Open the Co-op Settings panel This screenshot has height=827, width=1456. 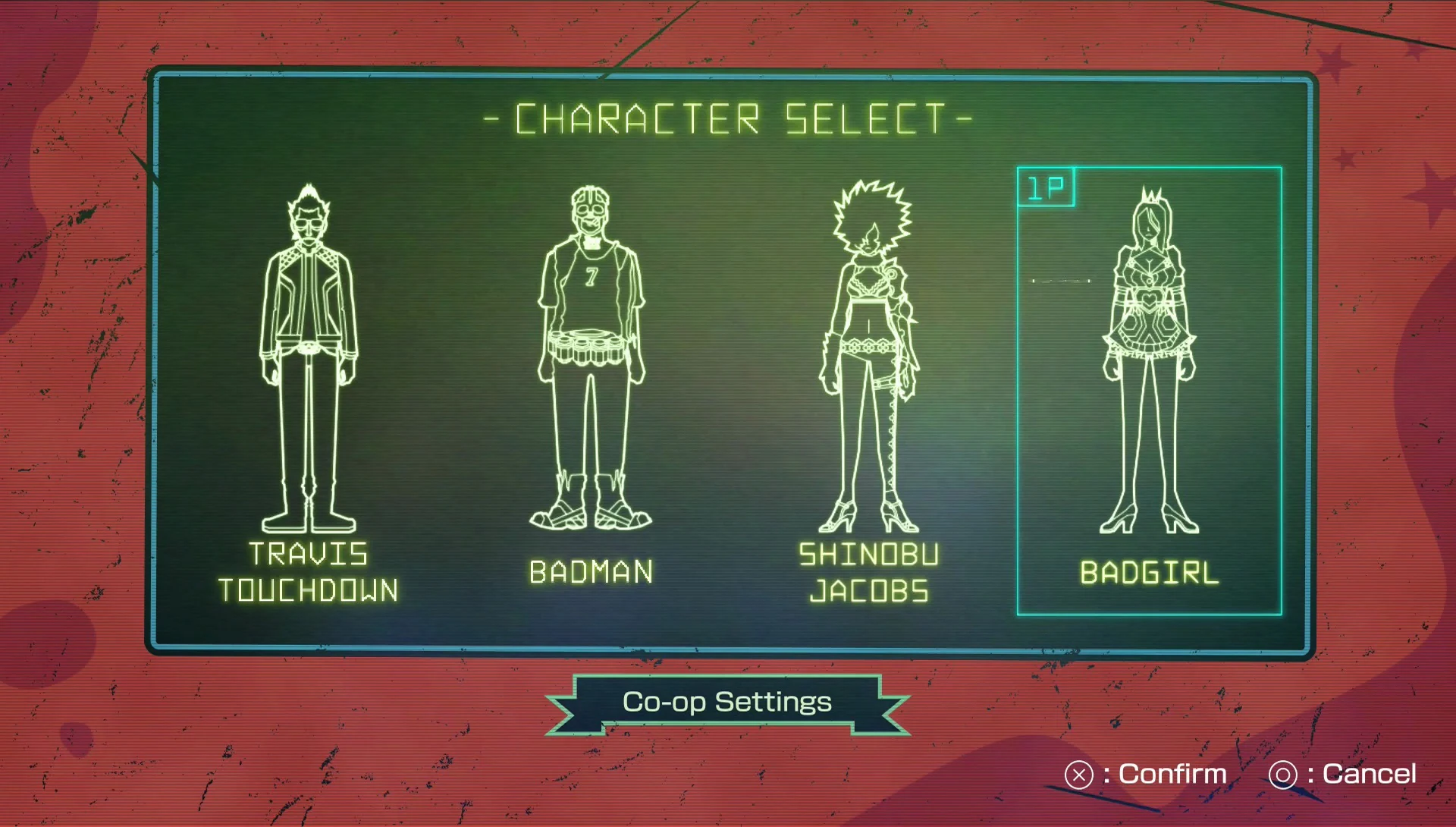click(726, 702)
